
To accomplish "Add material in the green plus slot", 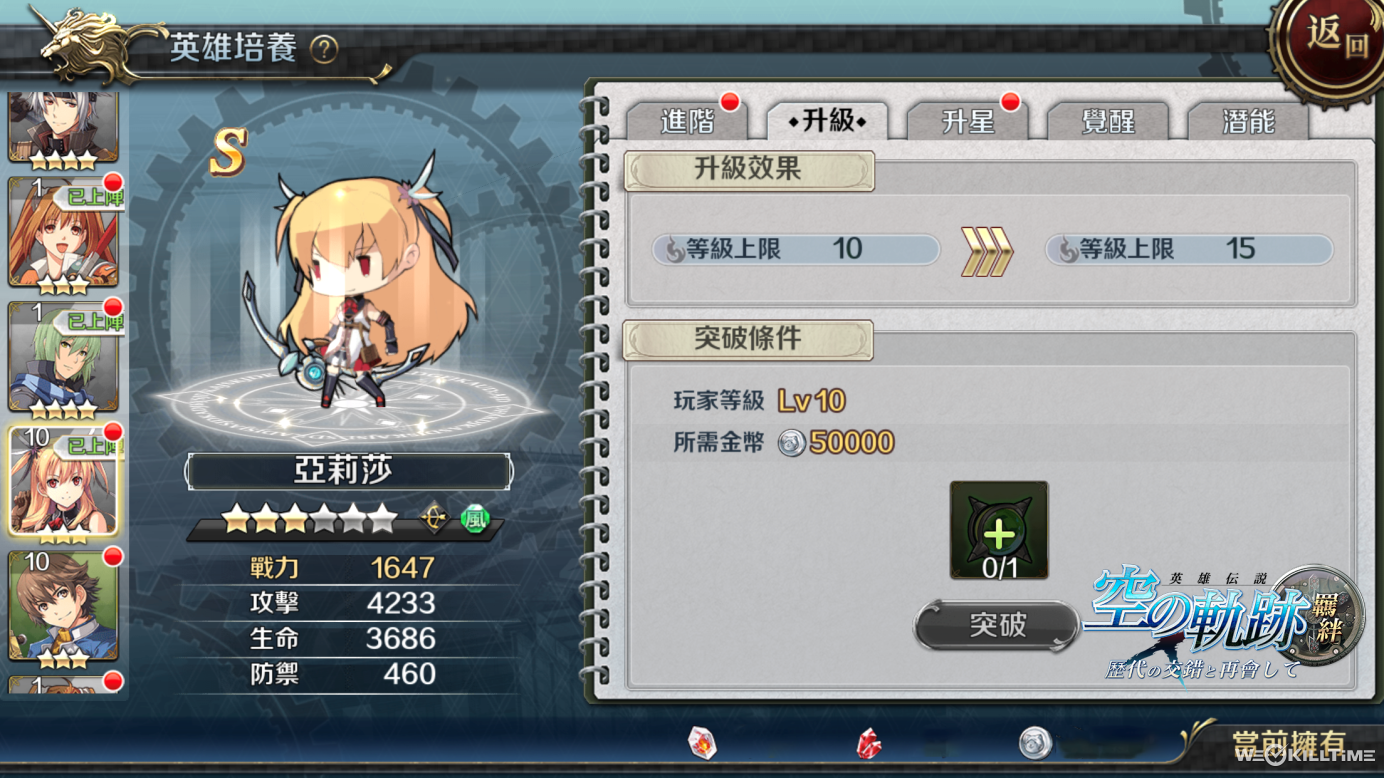I will click(x=999, y=530).
